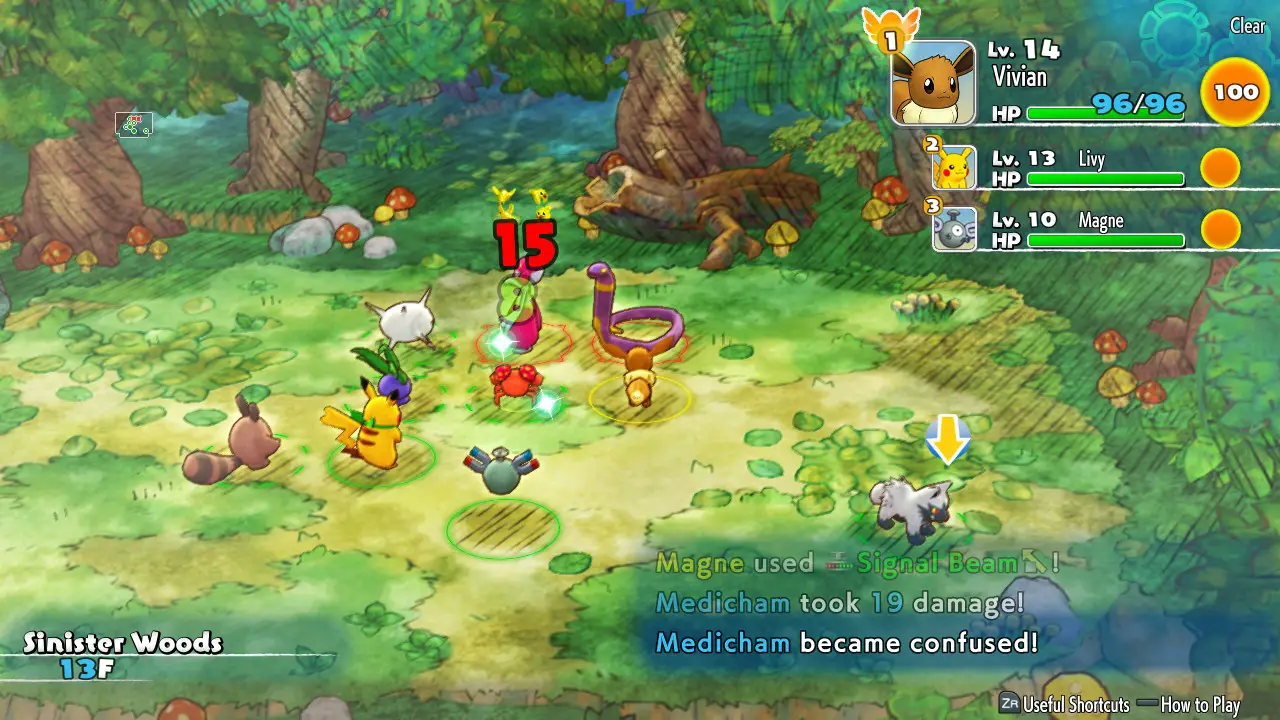Choose Livy's Pikachu party portrait
Image resolution: width=1280 pixels, height=720 pixels.
click(x=954, y=167)
